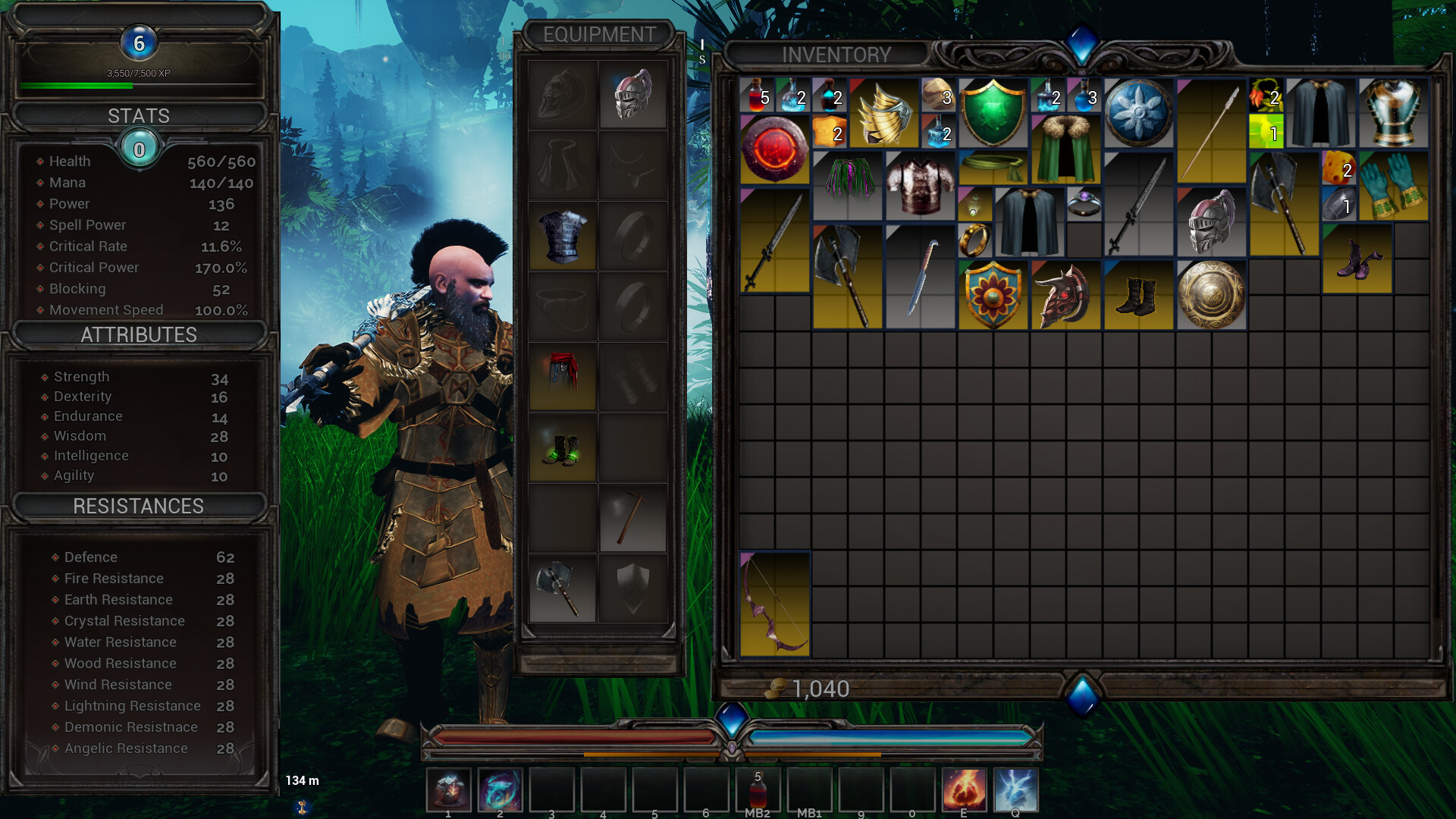Click the green XP progress bar
Viewport: 1456px width, 819px height.
76,86
